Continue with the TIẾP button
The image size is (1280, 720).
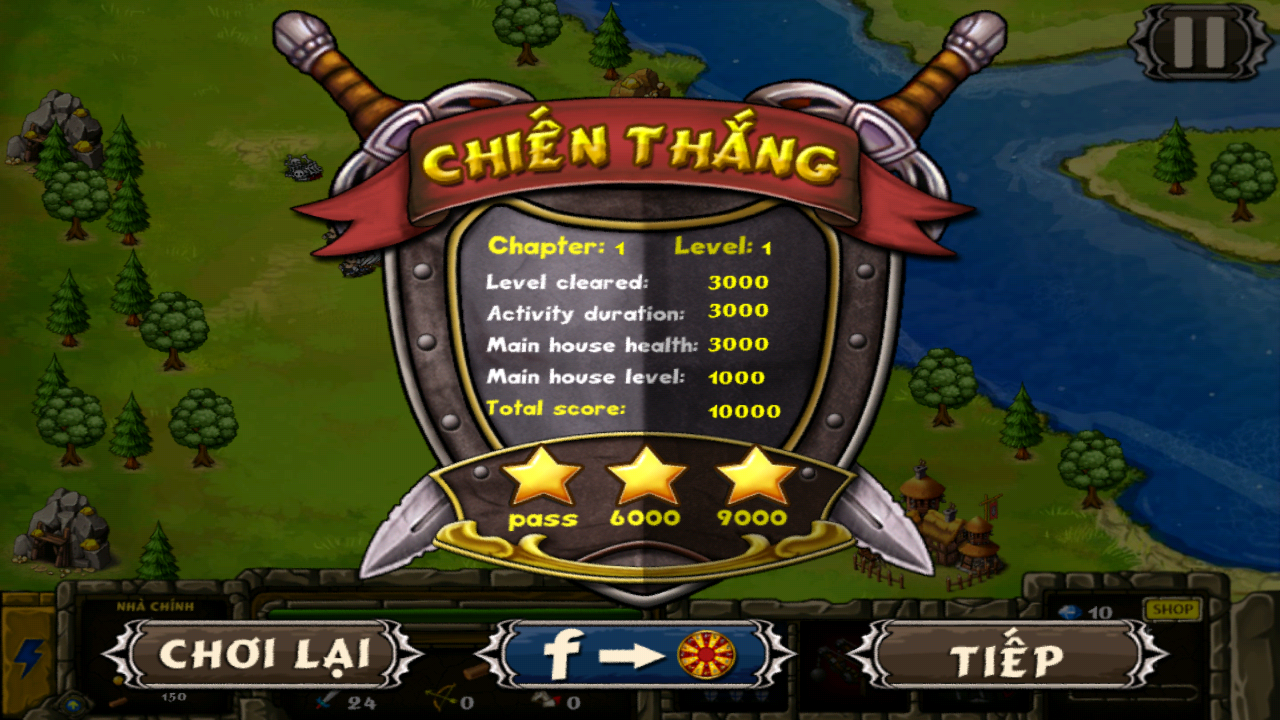[1007, 657]
